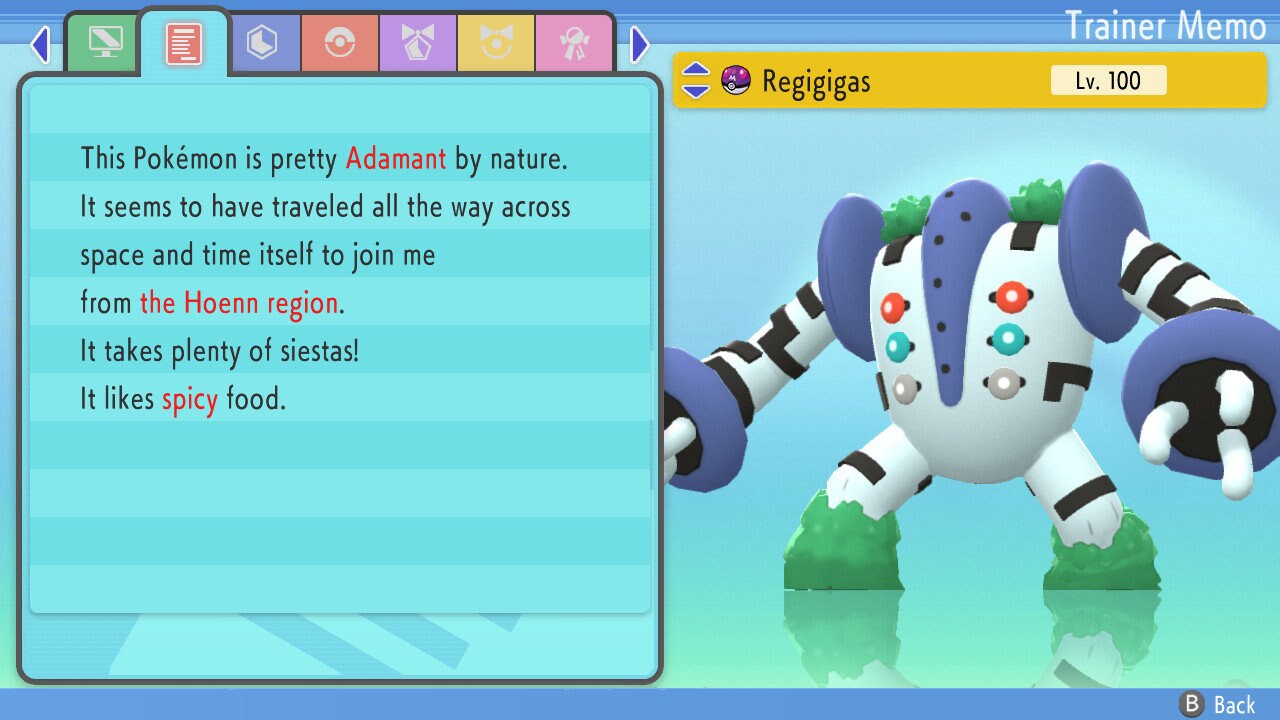Viewport: 1280px width, 720px height.
Task: Click the right arrow beside the tabs
Action: [x=640, y=44]
